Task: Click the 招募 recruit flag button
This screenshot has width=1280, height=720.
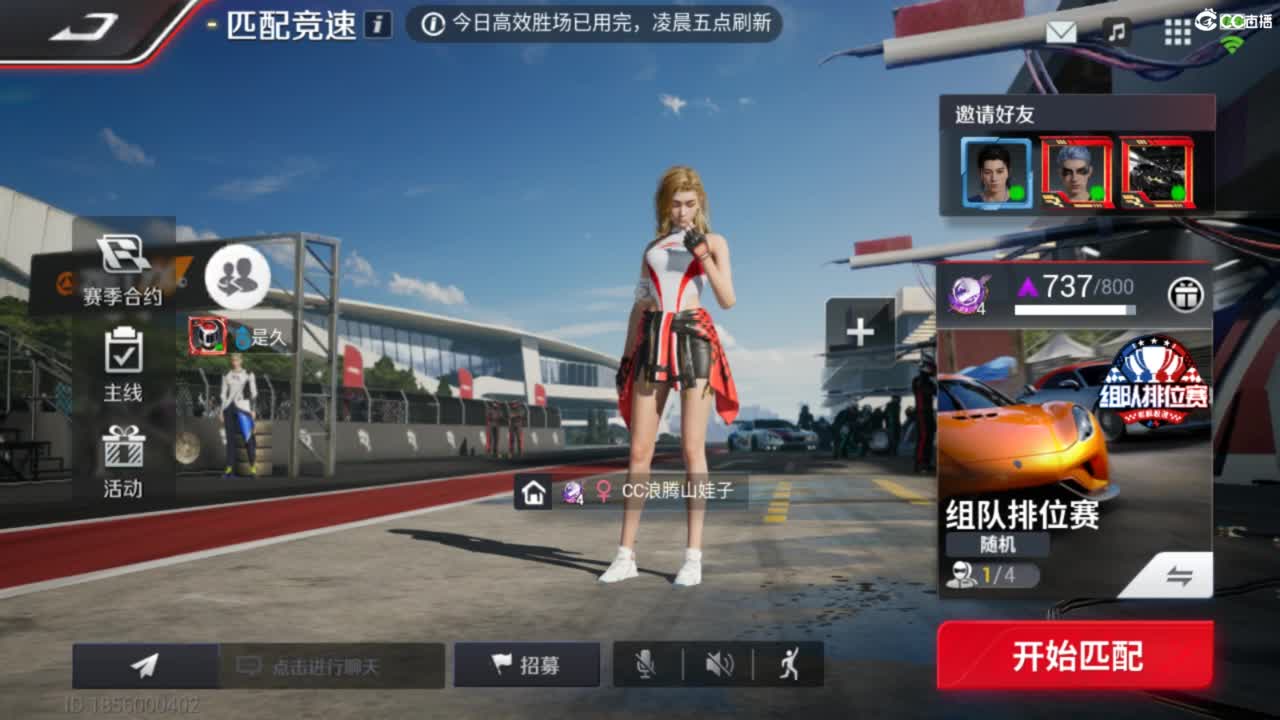Action: coord(527,665)
